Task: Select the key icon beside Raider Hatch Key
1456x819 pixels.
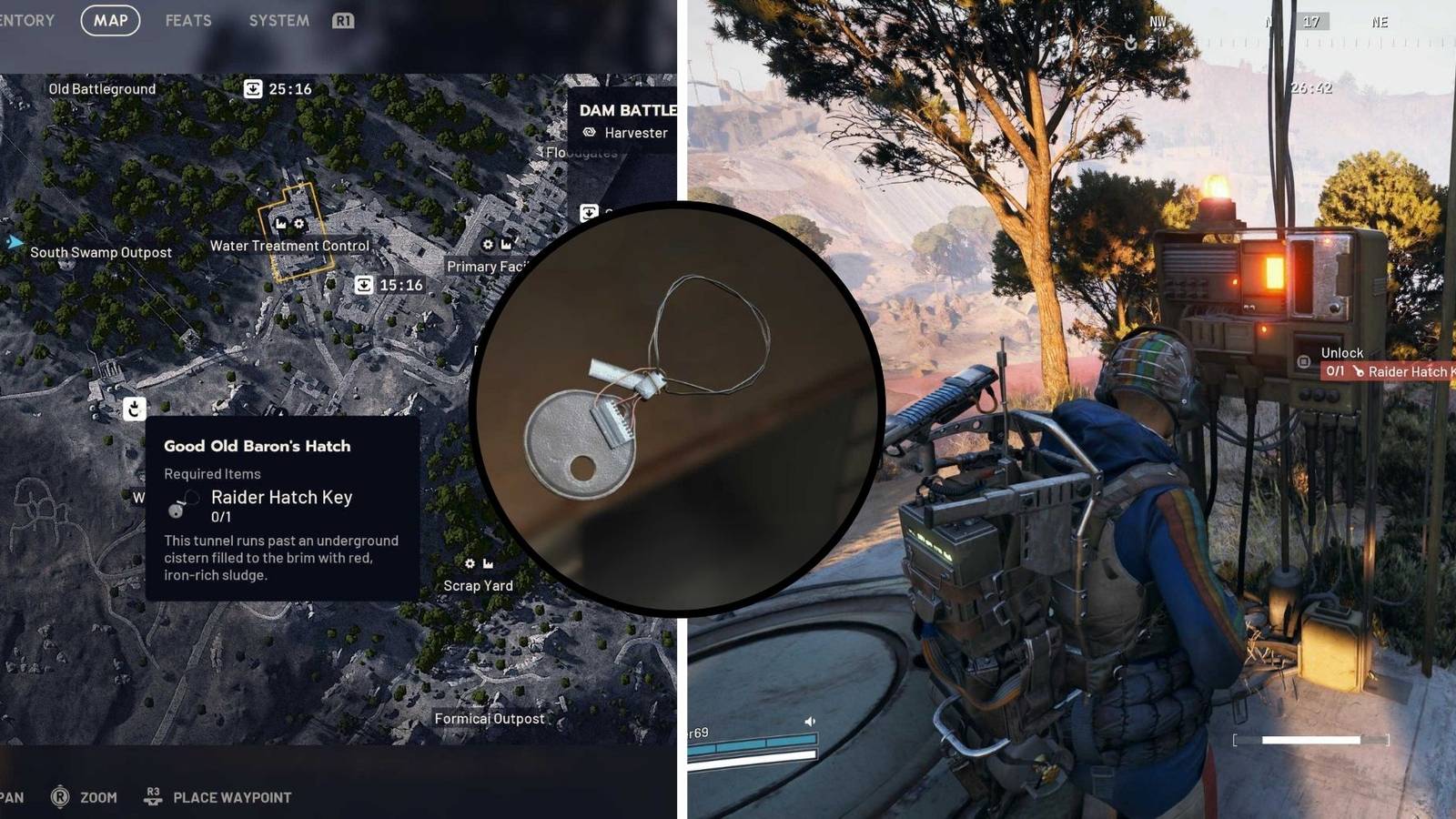Action: [176, 503]
